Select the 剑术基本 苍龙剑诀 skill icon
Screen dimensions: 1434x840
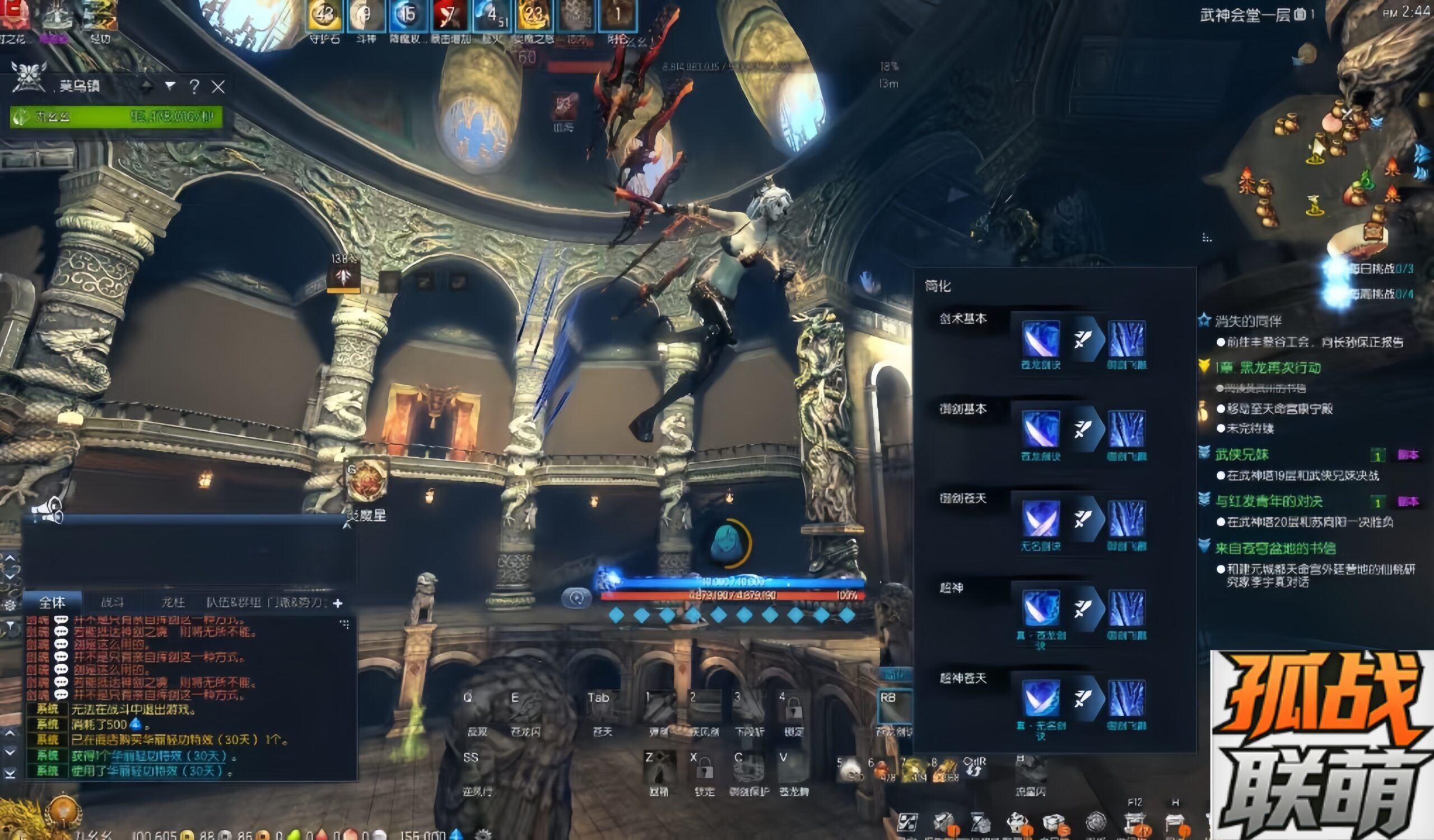[x=1041, y=339]
